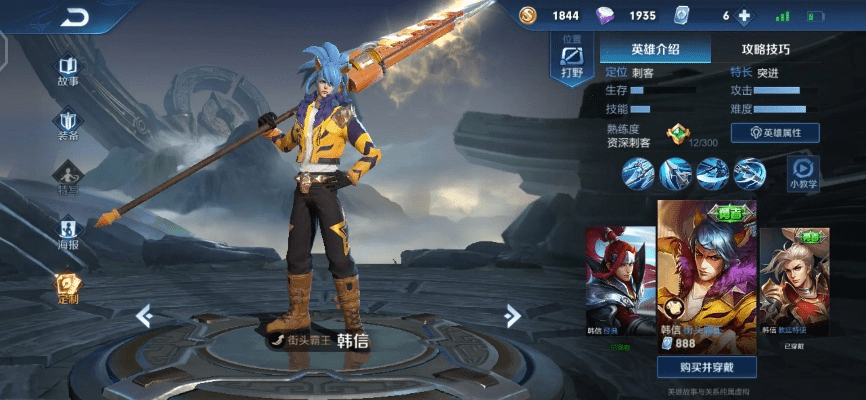Show the next hero with the right arrow

[x=512, y=316]
